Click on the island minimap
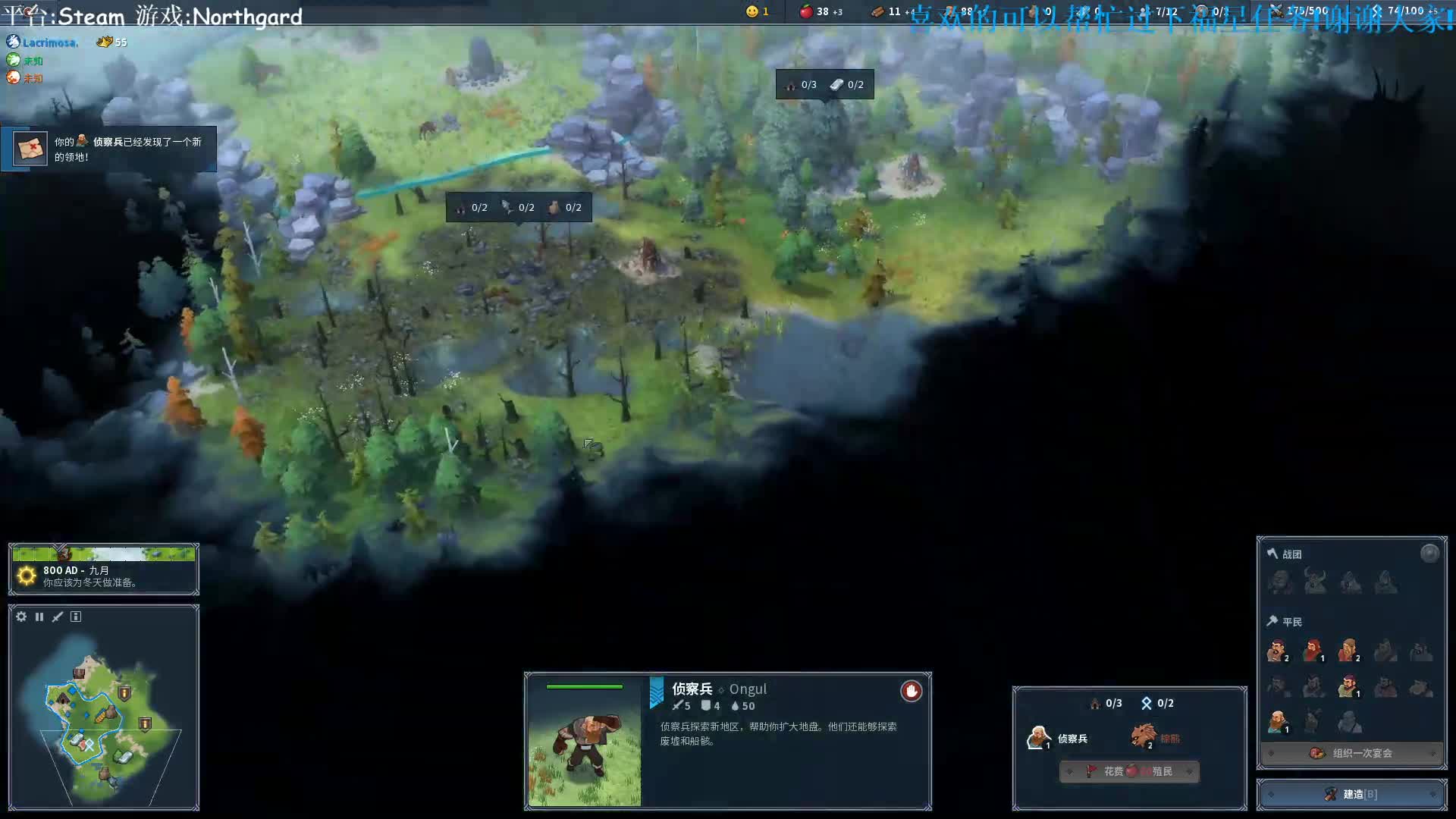1456x819 pixels. tap(102, 720)
